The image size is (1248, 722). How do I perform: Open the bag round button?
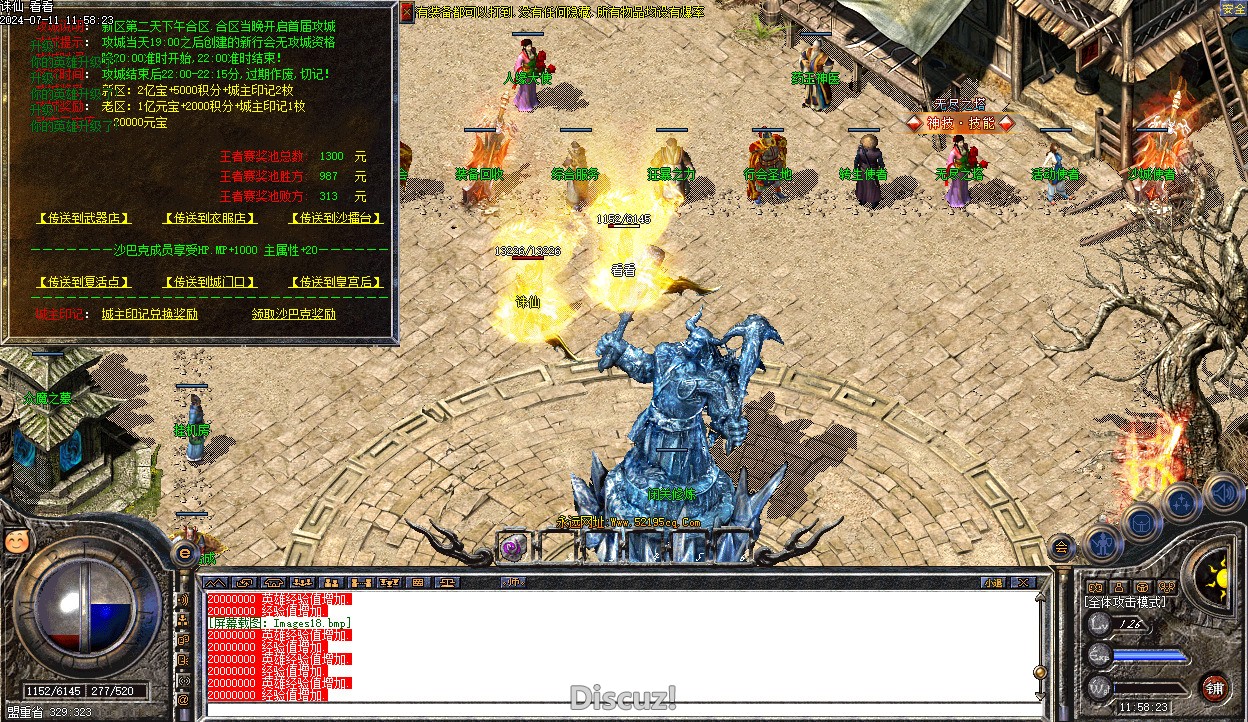click(1141, 521)
